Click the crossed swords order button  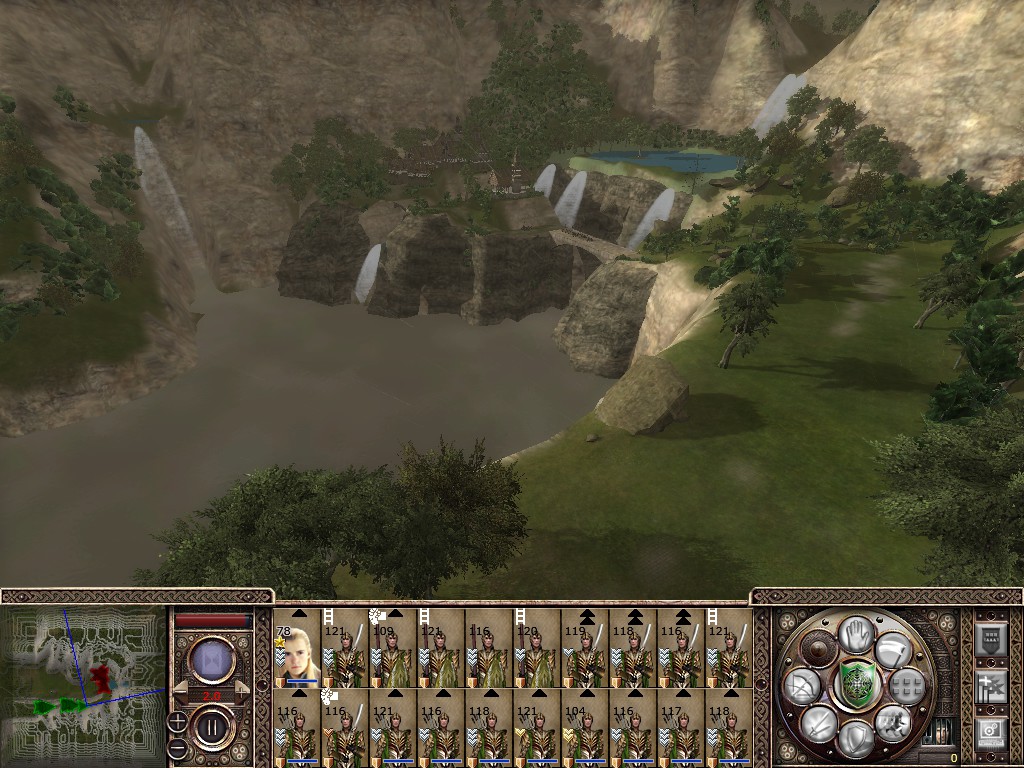click(816, 722)
